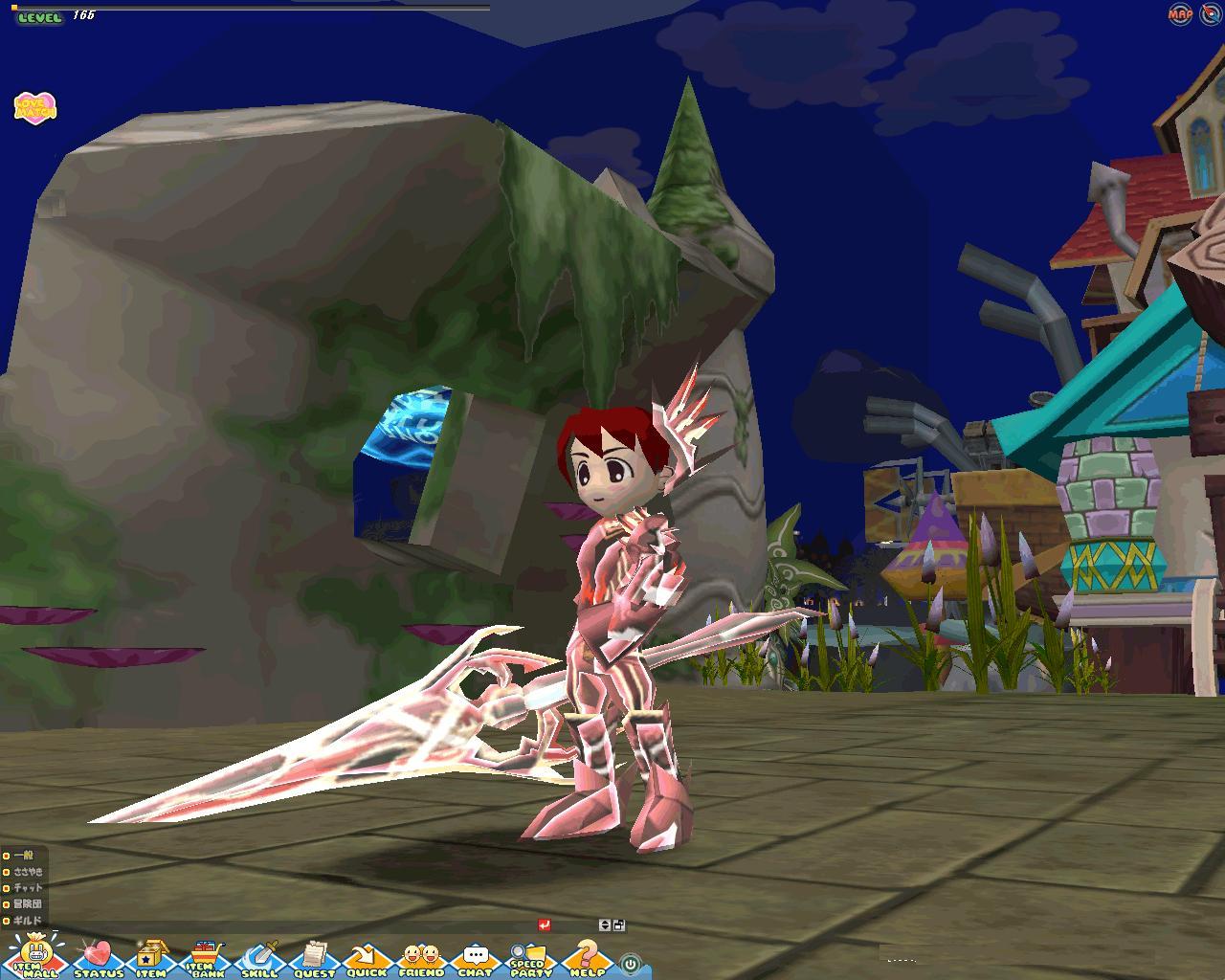Open the Item Bank
This screenshot has height=980, width=1225.
point(206,958)
